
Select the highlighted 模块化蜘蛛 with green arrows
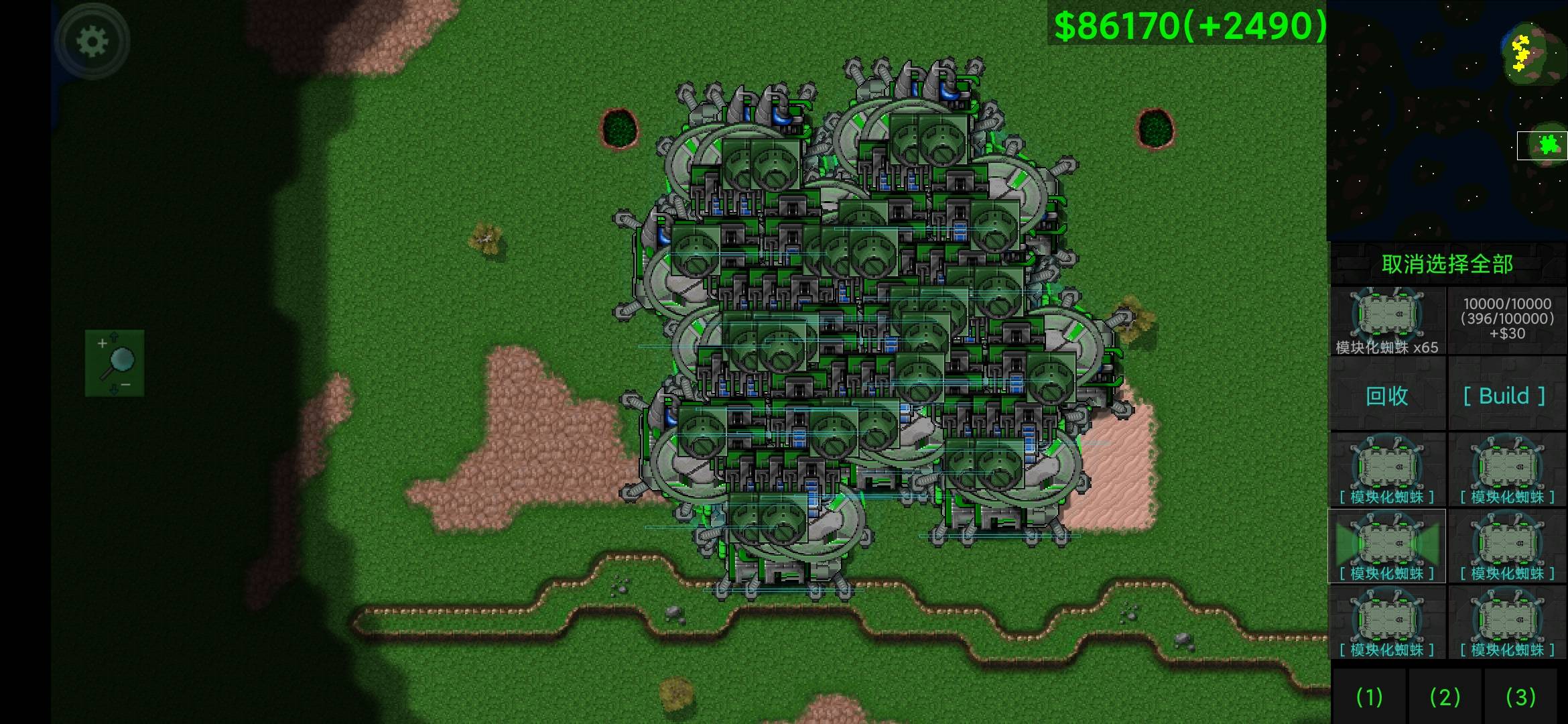click(x=1387, y=546)
